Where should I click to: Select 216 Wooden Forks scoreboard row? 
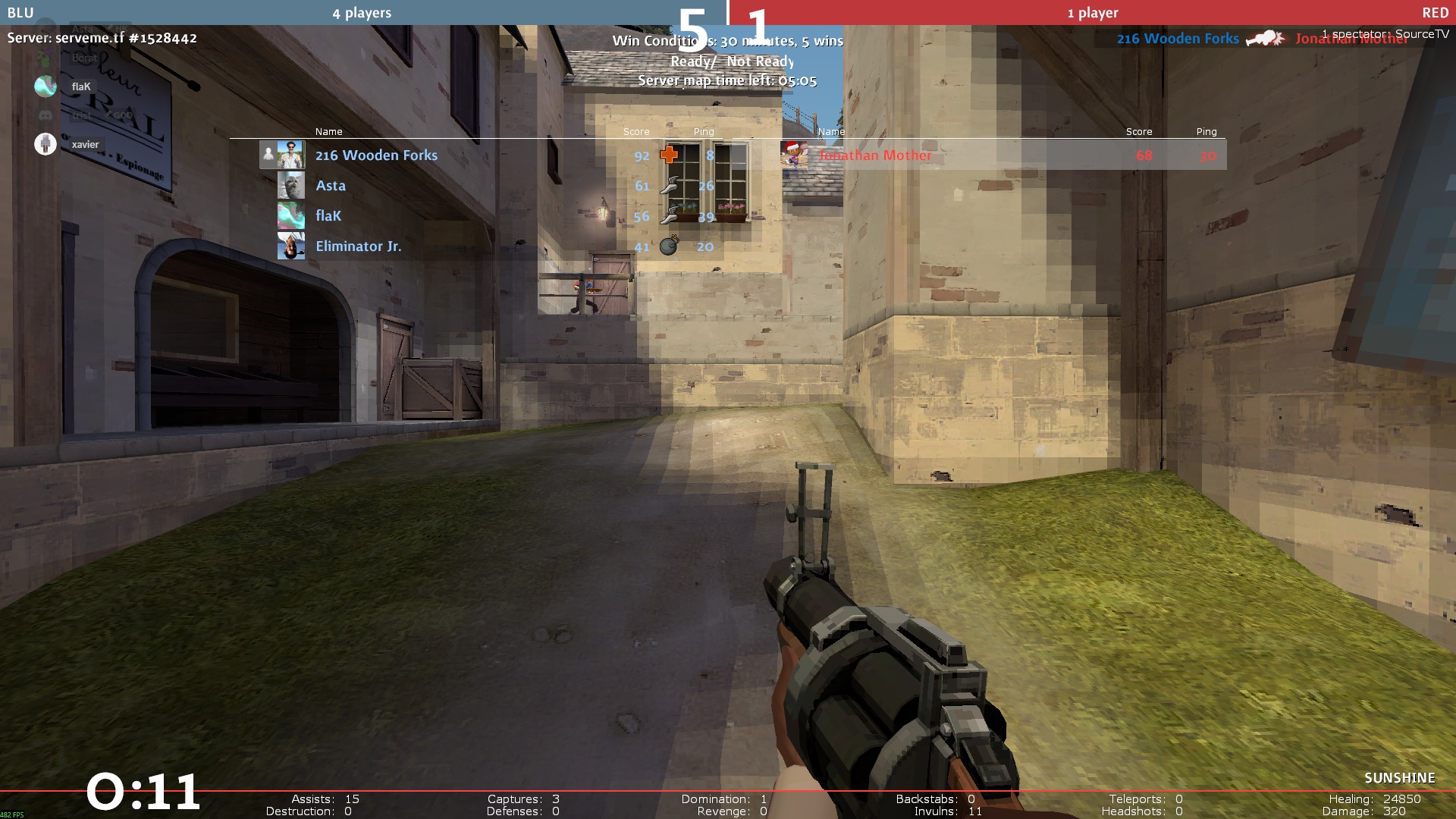[x=376, y=155]
